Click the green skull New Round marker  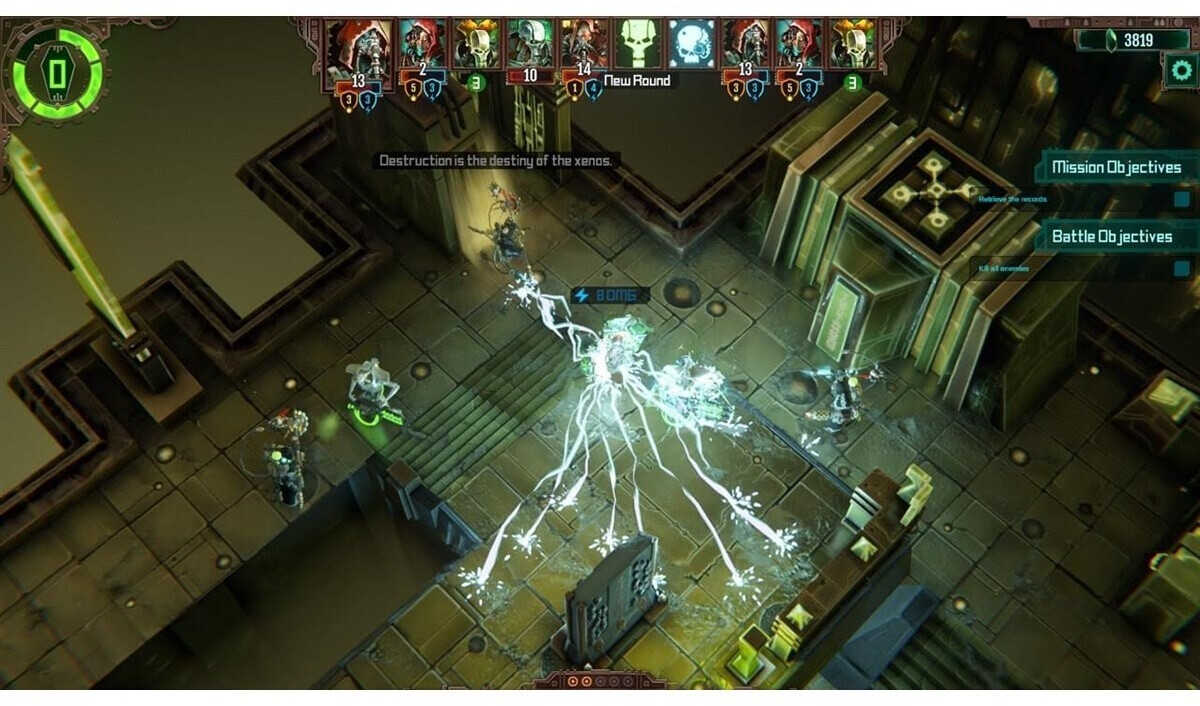(x=638, y=44)
